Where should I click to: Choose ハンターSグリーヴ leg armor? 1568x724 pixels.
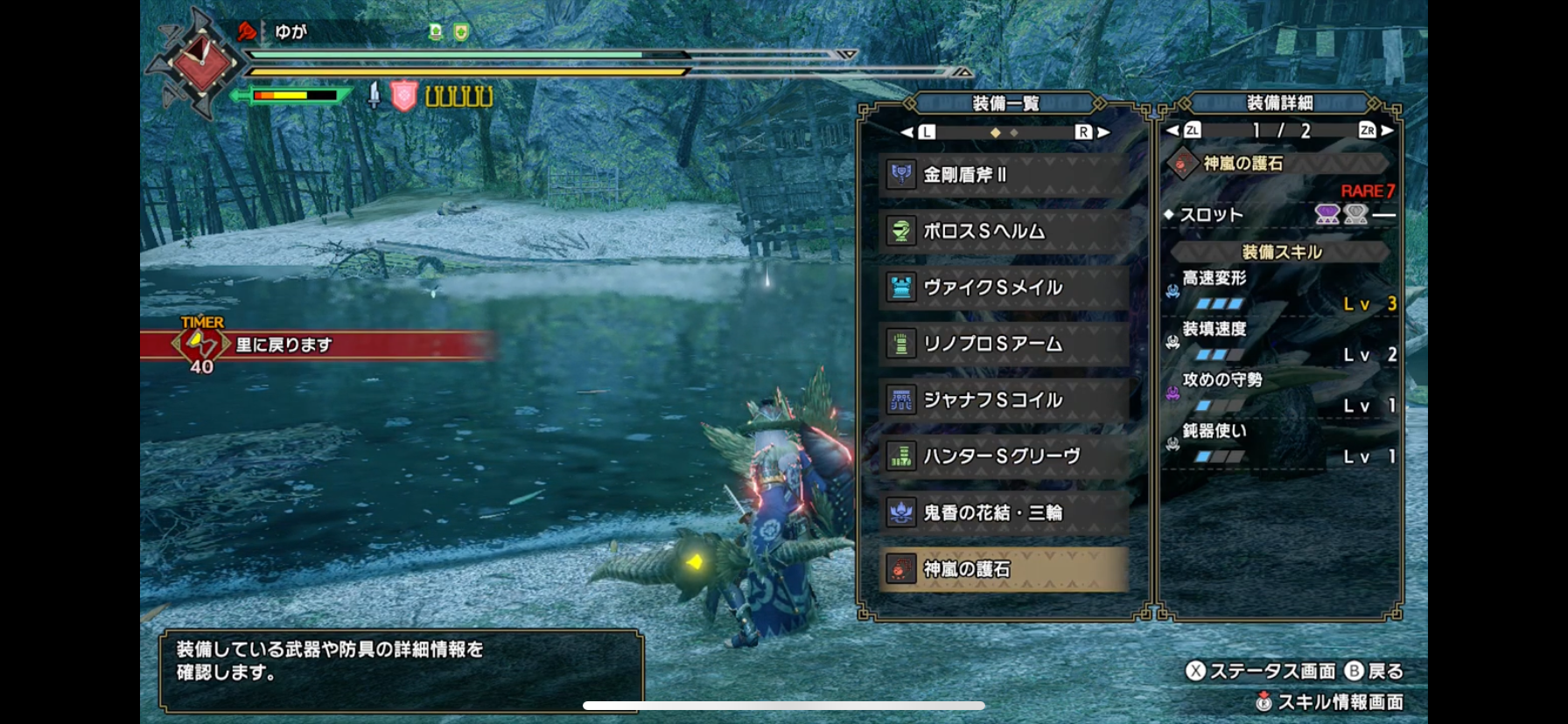point(1003,456)
